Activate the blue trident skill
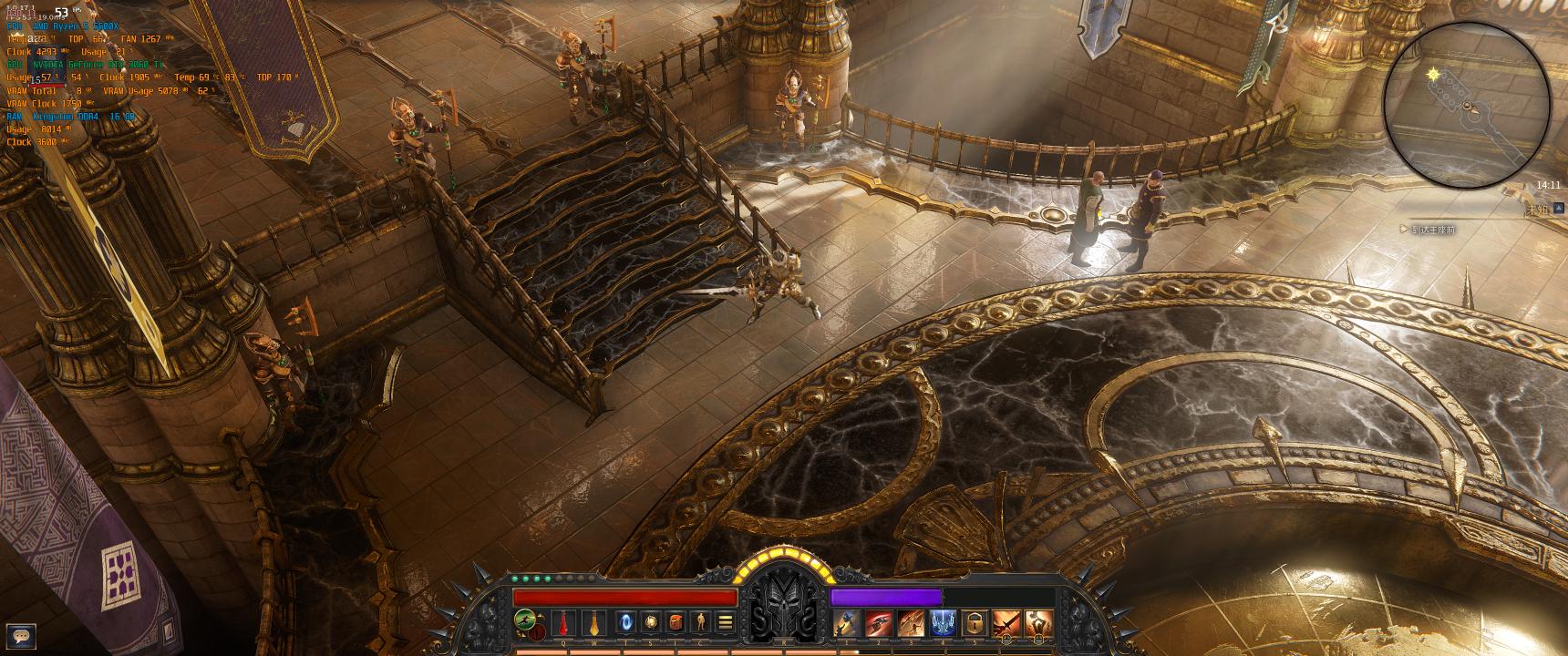1568x656 pixels. 942,622
